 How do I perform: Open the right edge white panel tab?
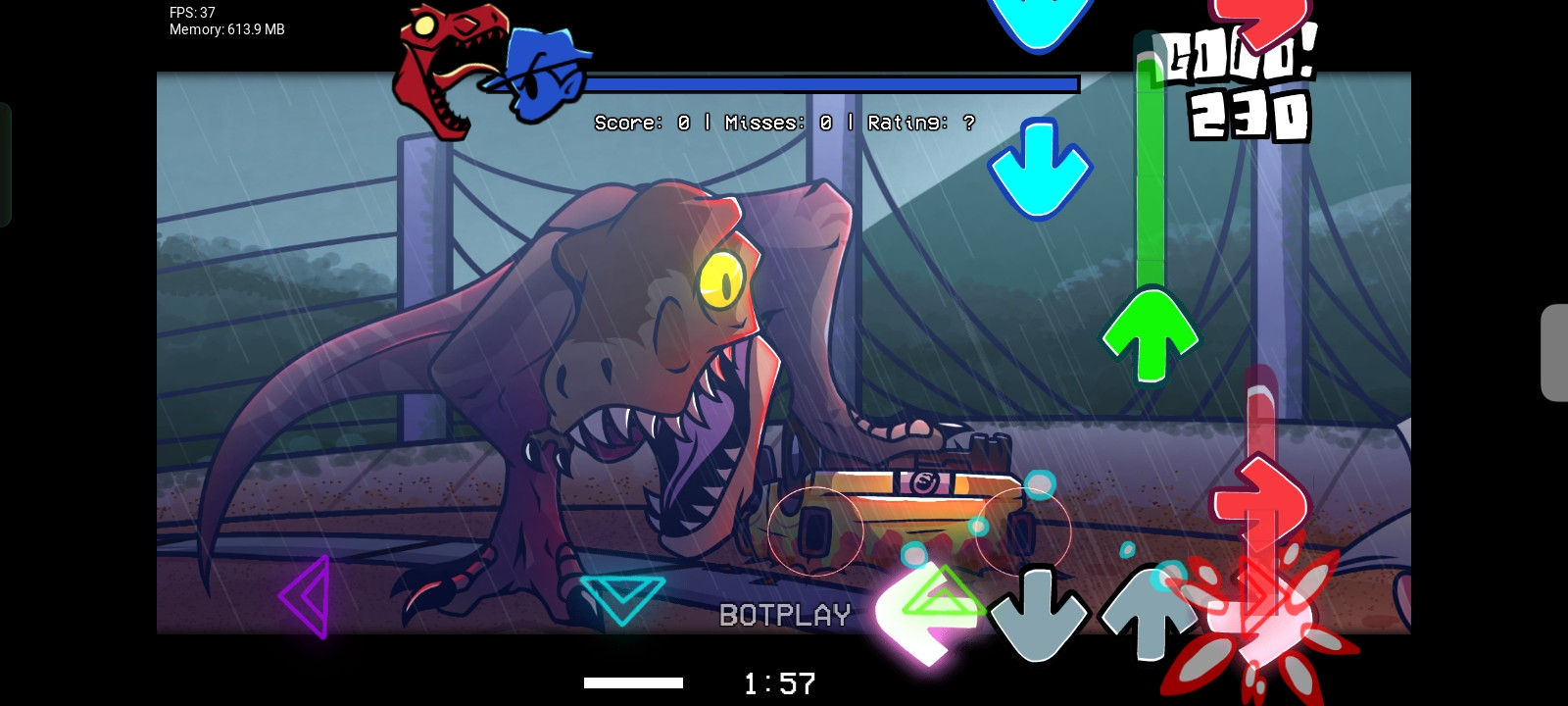pos(1560,353)
